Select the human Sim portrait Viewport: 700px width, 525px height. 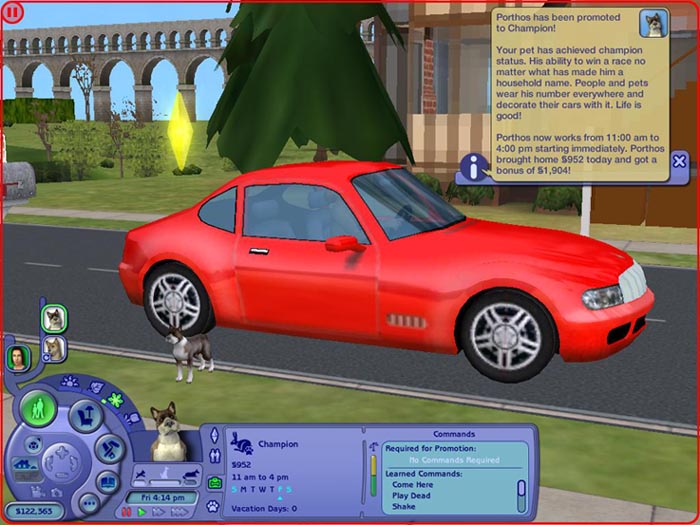pos(17,357)
